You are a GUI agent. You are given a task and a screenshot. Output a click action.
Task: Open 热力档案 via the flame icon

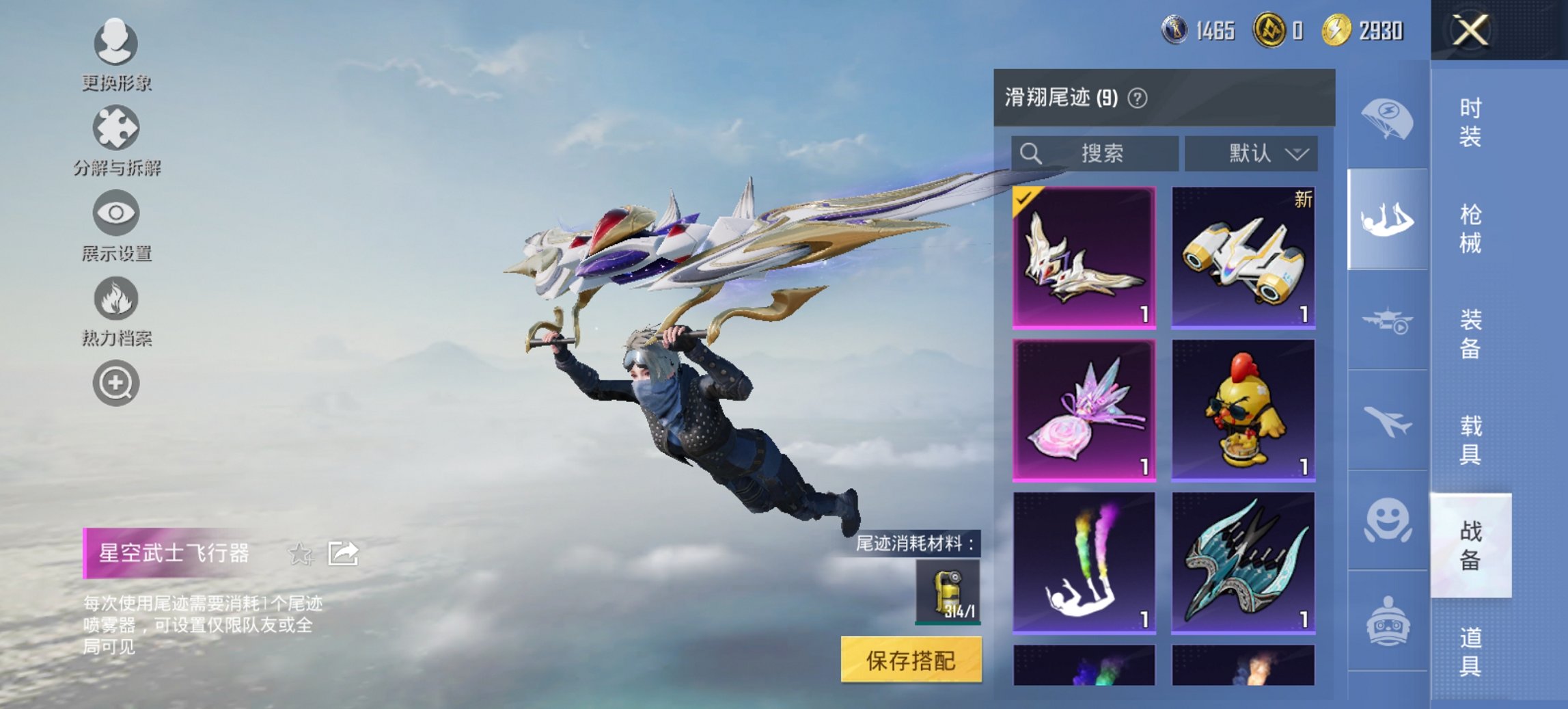pos(116,299)
